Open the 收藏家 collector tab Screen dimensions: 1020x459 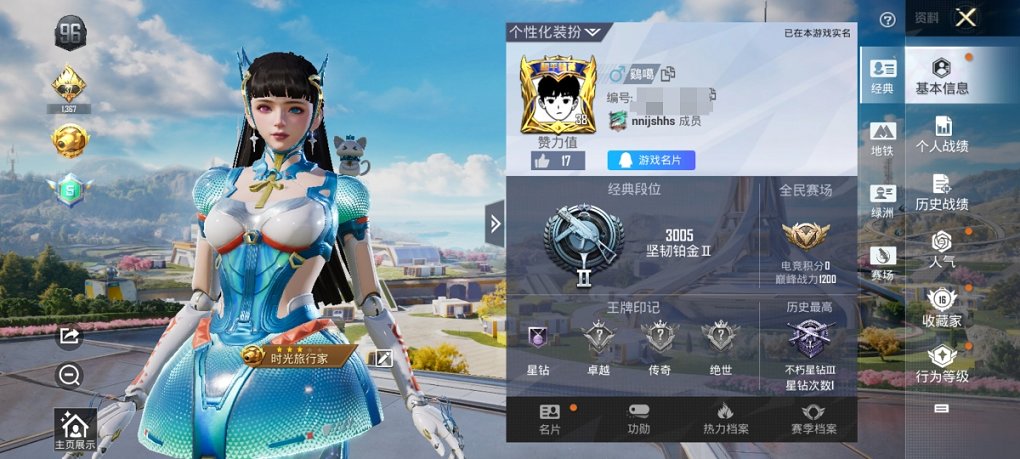942,308
